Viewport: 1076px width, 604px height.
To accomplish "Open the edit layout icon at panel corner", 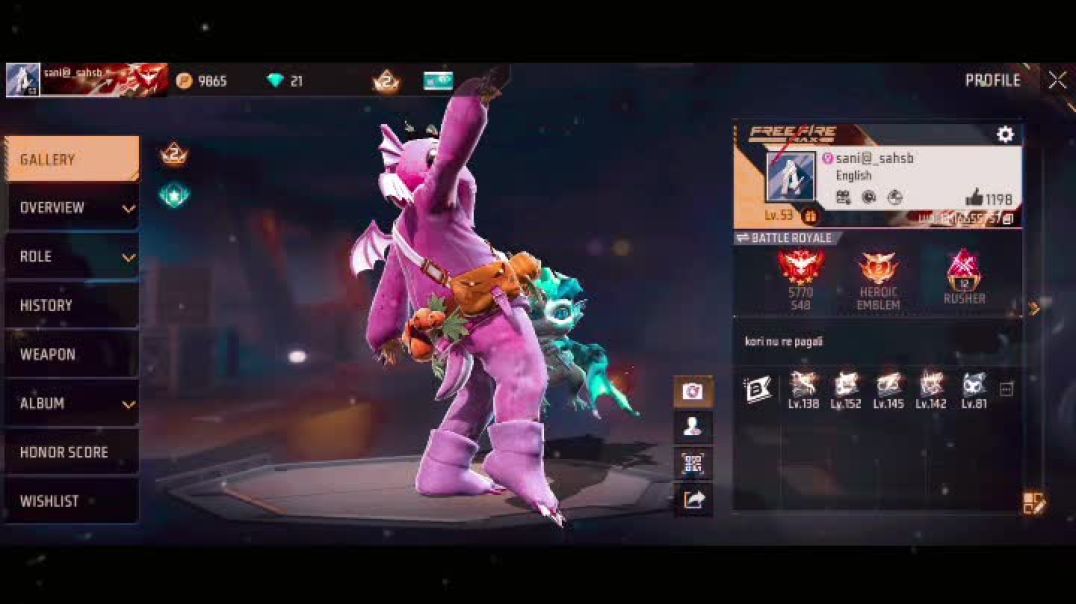I will coord(1034,503).
